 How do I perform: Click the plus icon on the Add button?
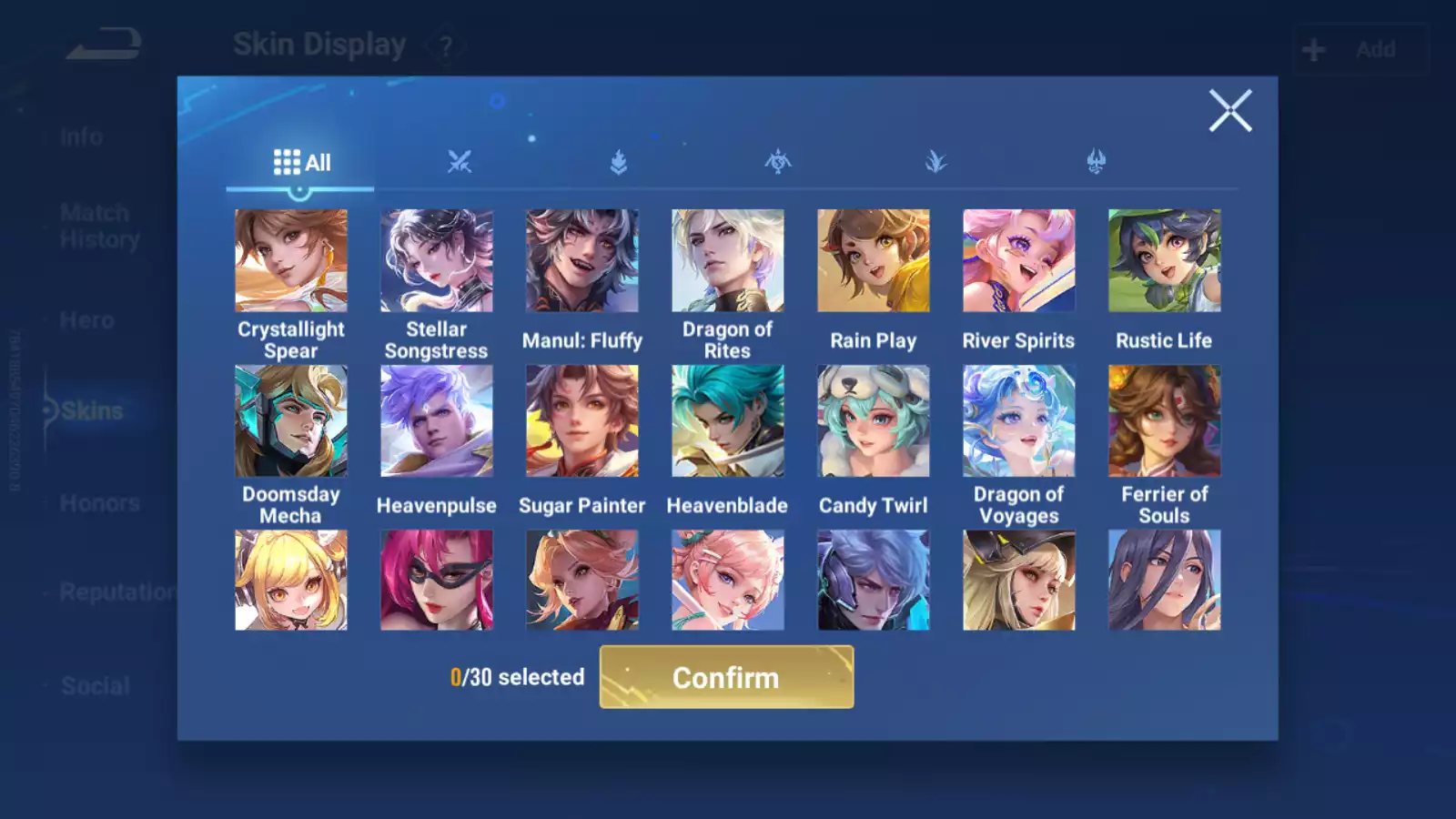tap(1312, 48)
